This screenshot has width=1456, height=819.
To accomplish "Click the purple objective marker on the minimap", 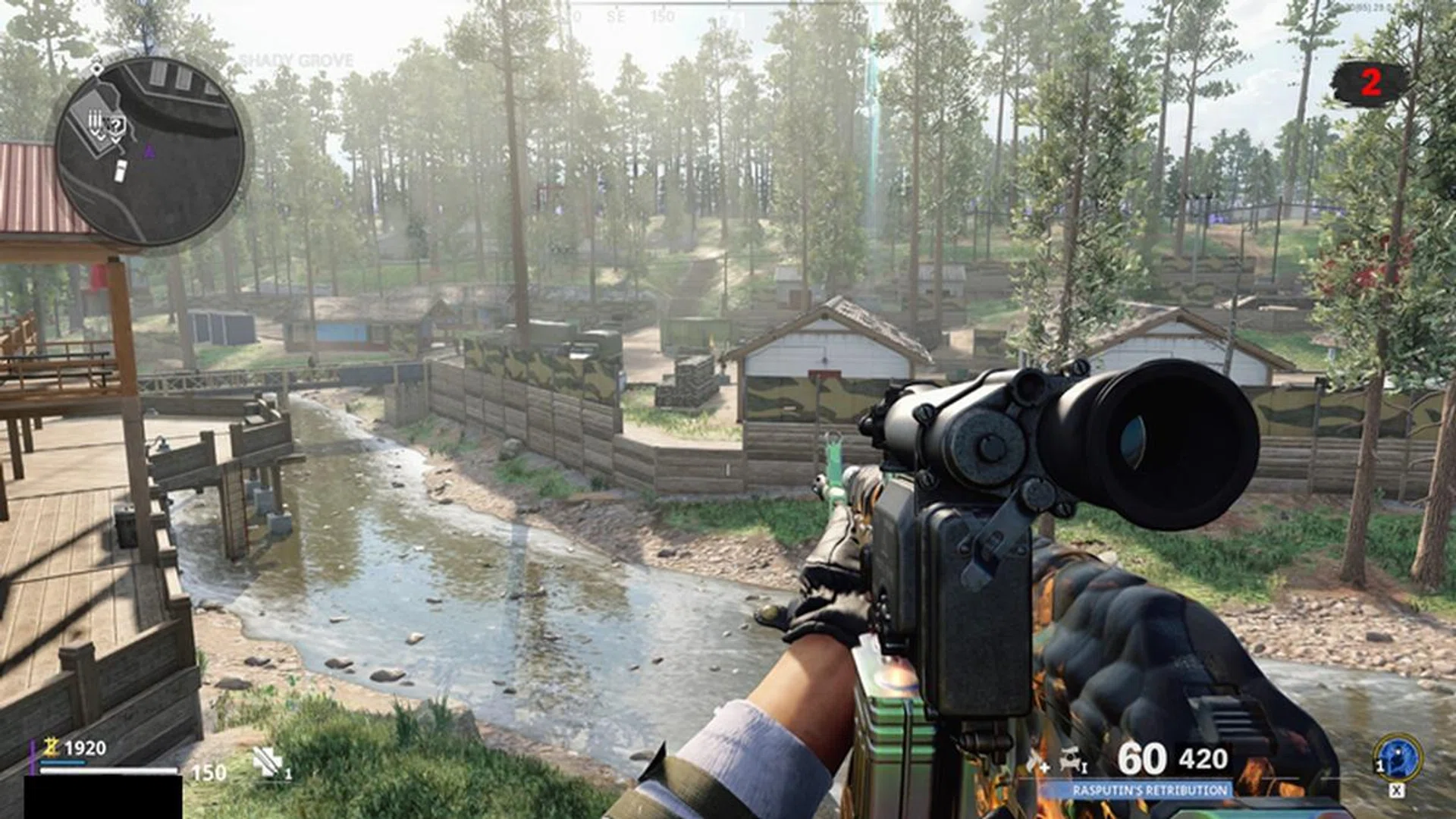I will click(149, 152).
